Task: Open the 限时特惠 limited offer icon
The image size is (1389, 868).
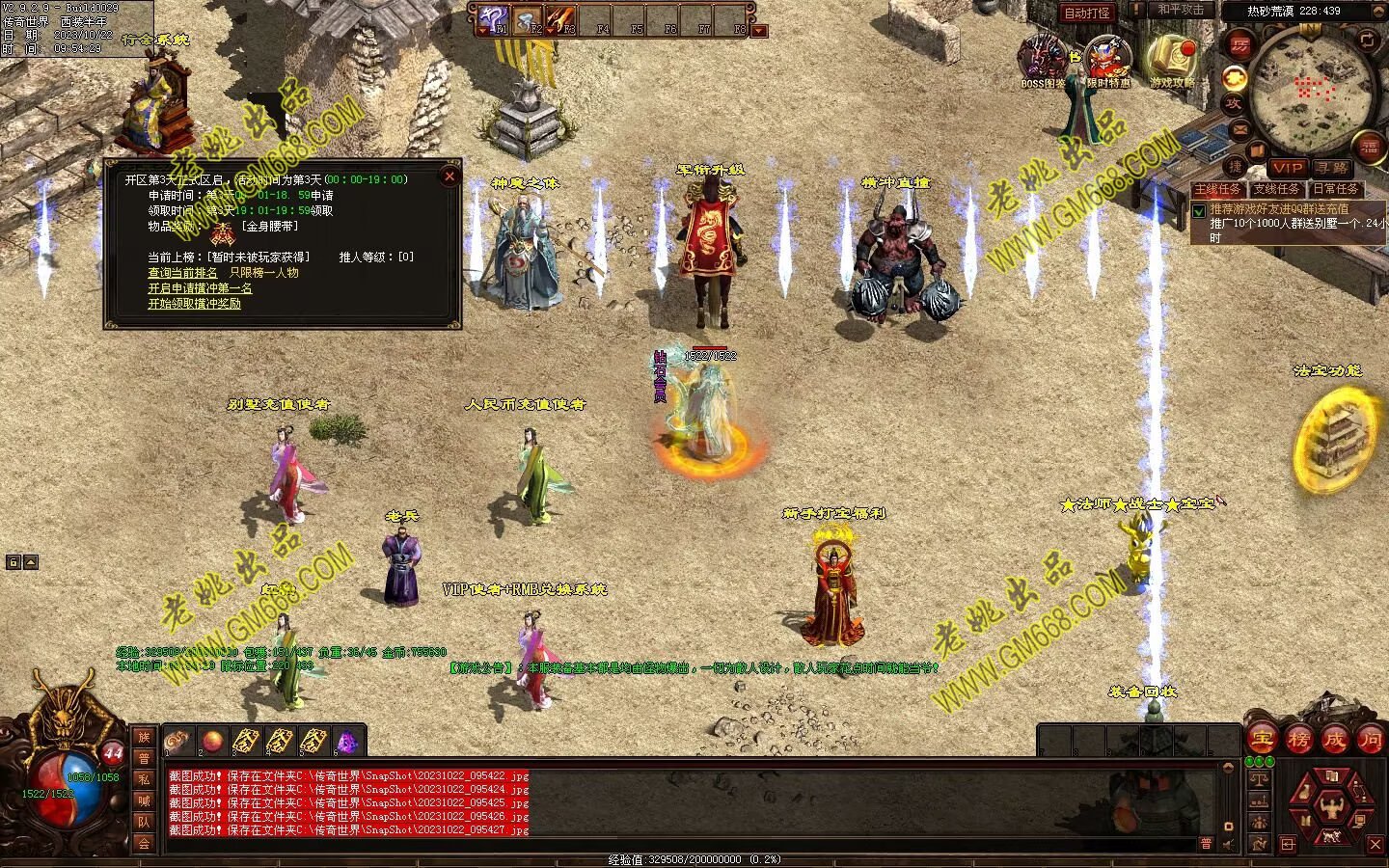Action: tap(1107, 60)
